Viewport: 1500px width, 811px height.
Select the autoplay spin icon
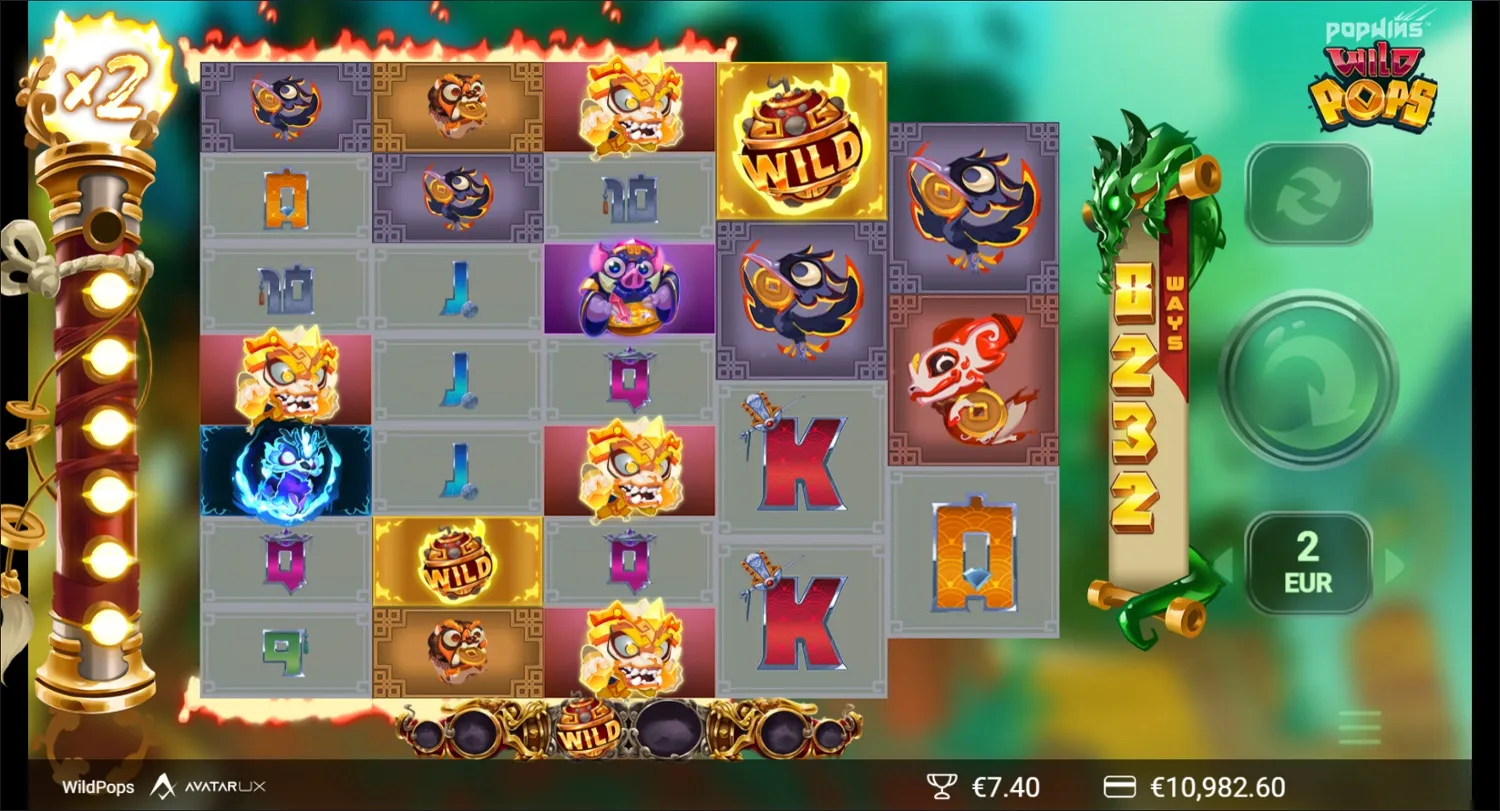coord(1308,191)
